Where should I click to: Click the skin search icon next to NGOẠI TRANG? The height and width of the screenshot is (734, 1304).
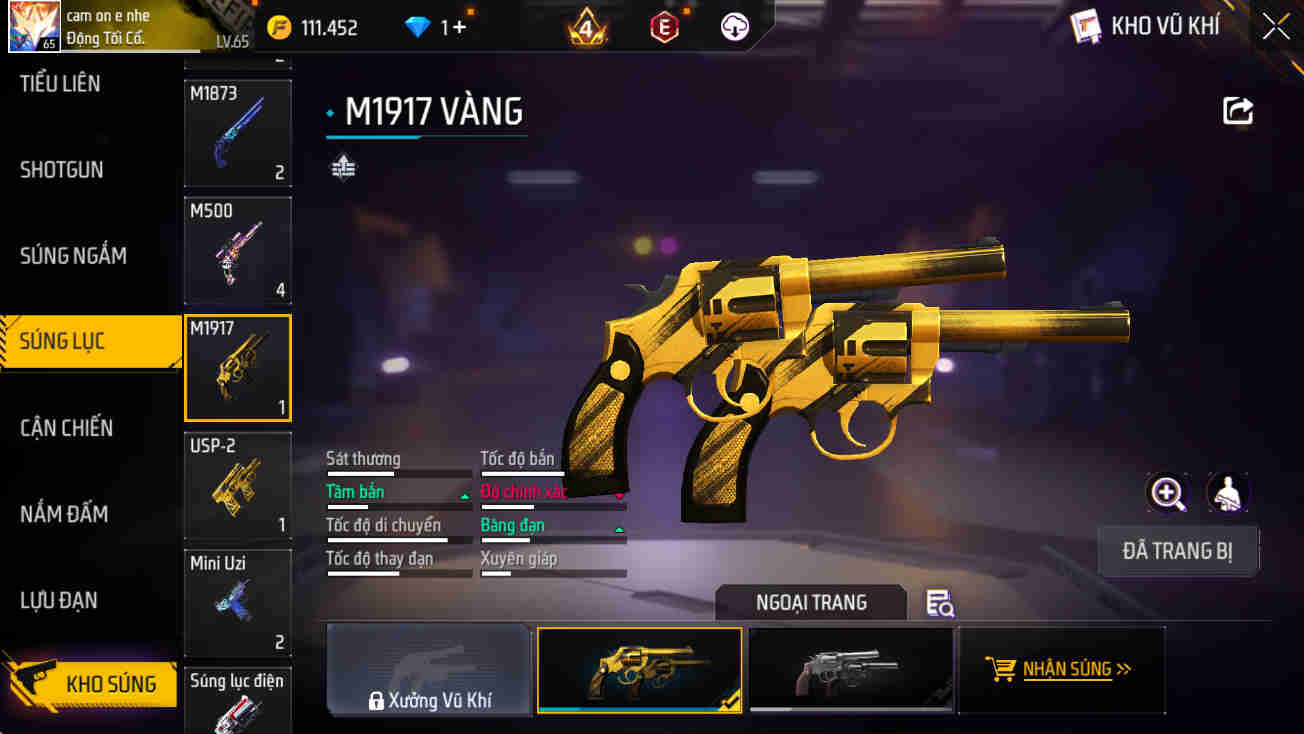click(x=938, y=603)
